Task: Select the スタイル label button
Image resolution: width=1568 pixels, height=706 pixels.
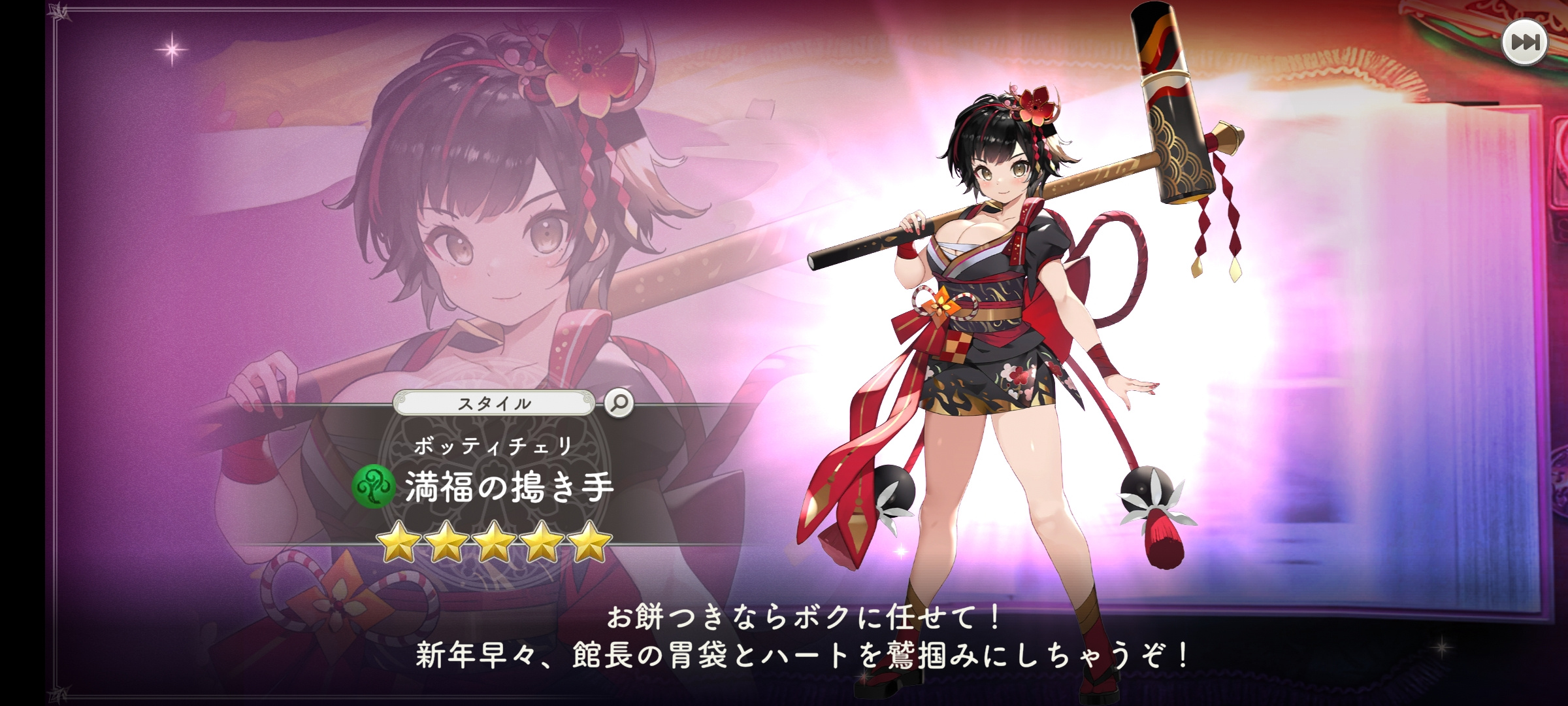Action: (x=494, y=403)
